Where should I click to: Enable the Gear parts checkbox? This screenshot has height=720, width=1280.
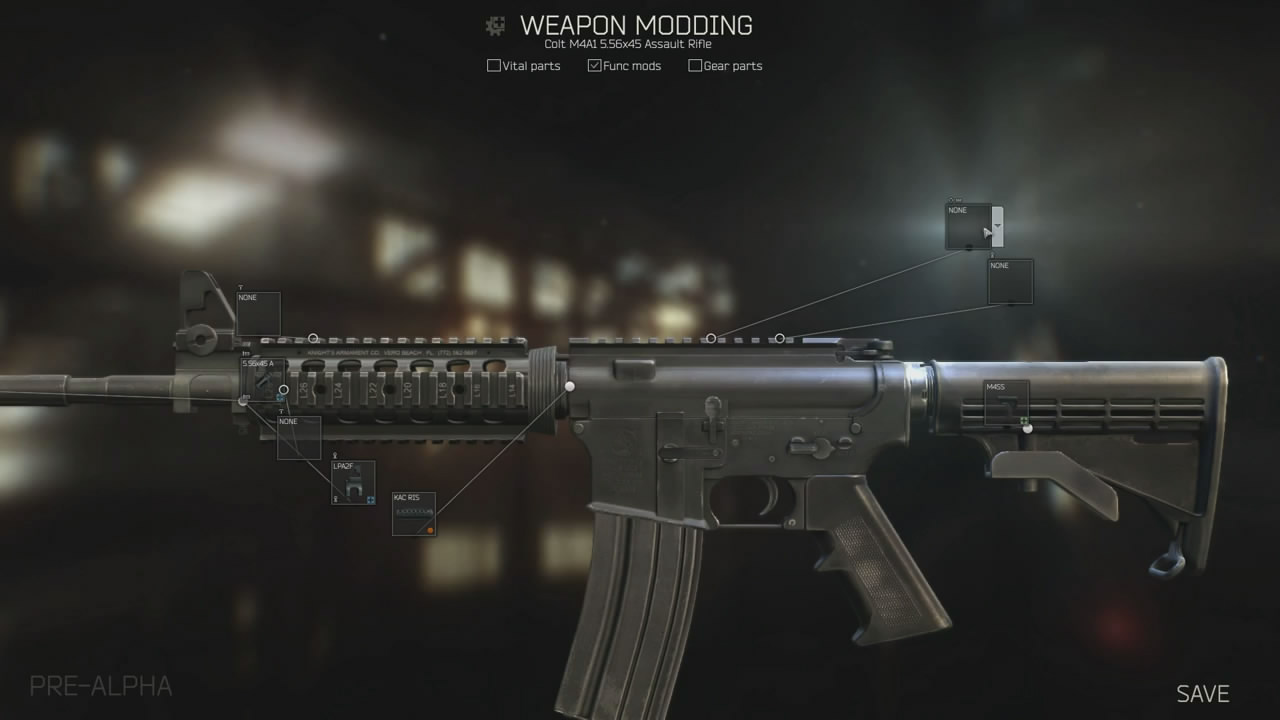[694, 65]
